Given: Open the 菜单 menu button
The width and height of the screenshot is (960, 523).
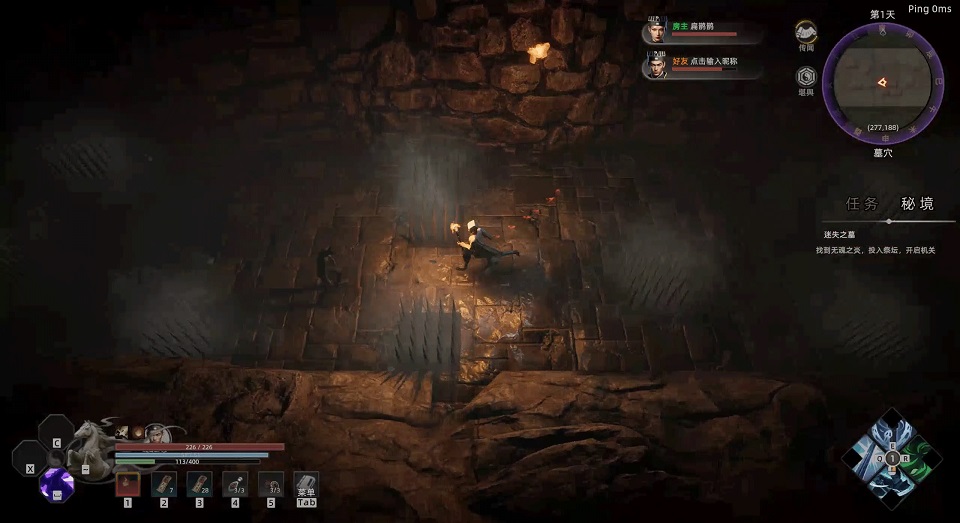Looking at the screenshot, I should (306, 486).
